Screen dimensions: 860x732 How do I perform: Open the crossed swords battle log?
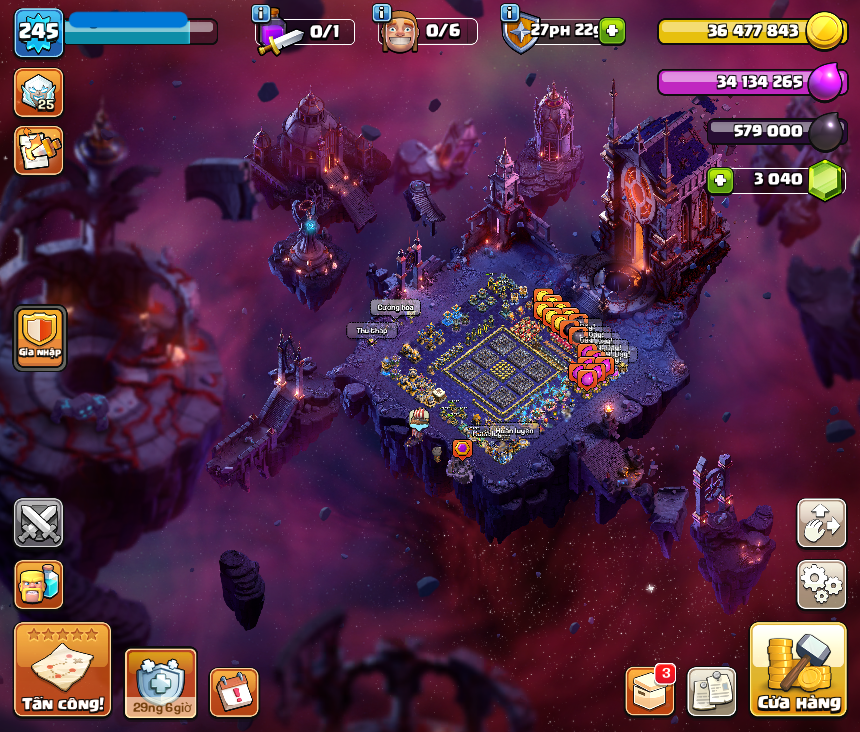[x=38, y=522]
